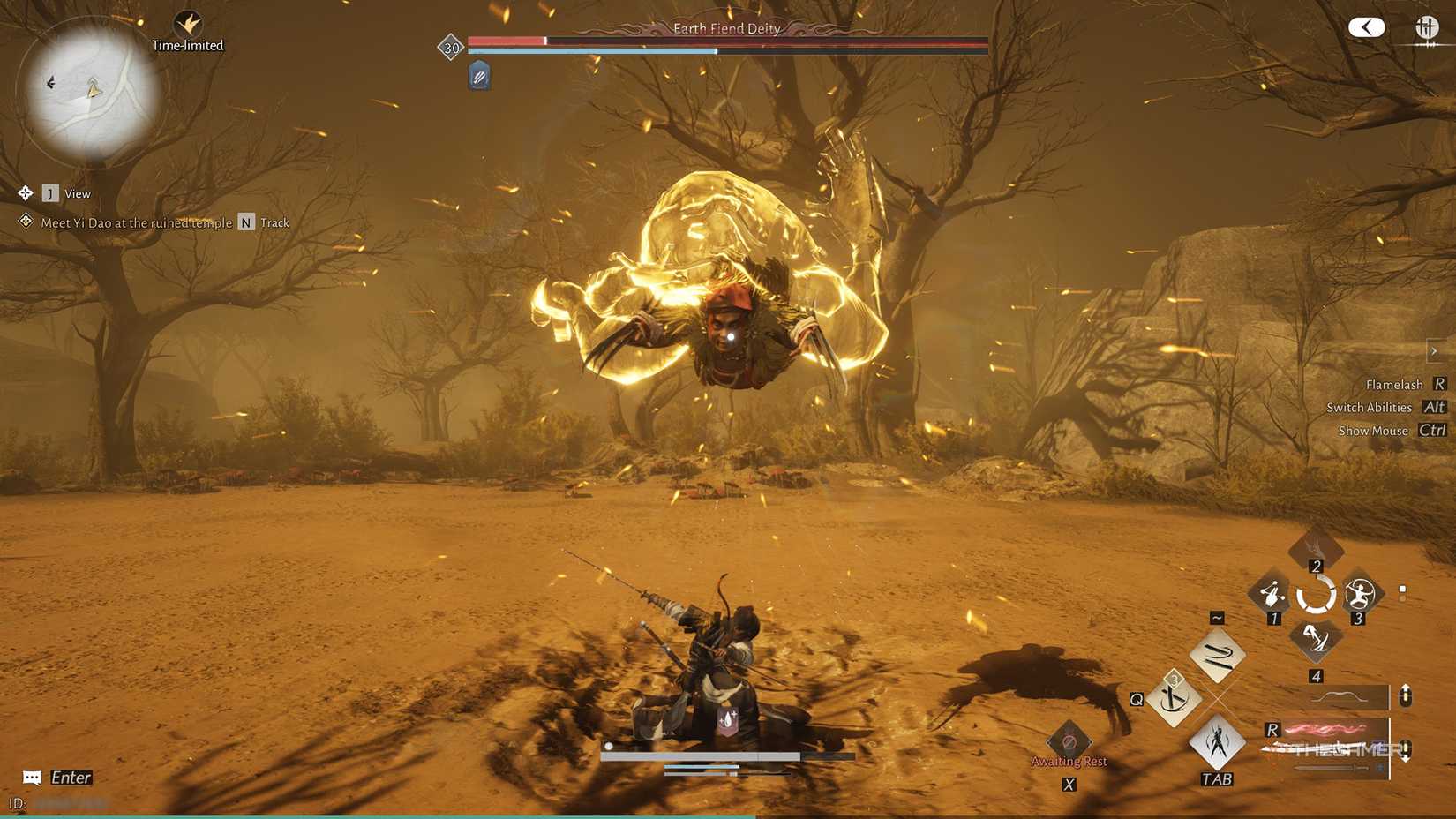Click the shield buff icon below the boss bar

click(478, 77)
